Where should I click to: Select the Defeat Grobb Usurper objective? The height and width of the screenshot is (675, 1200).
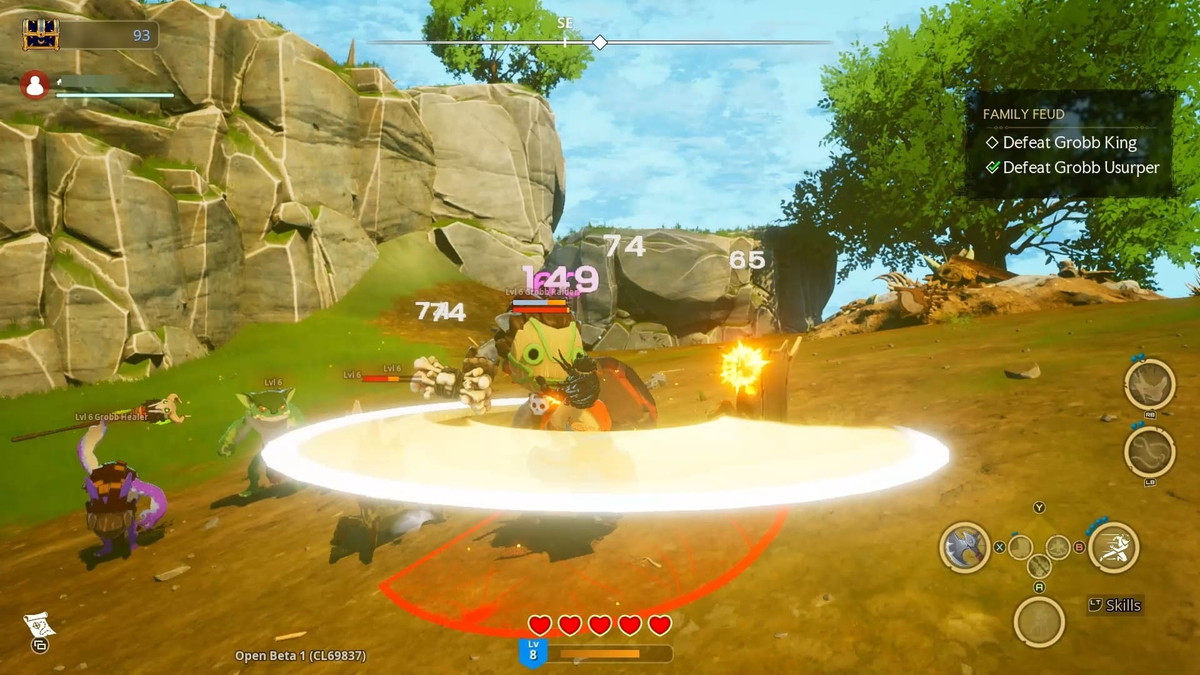click(1080, 168)
